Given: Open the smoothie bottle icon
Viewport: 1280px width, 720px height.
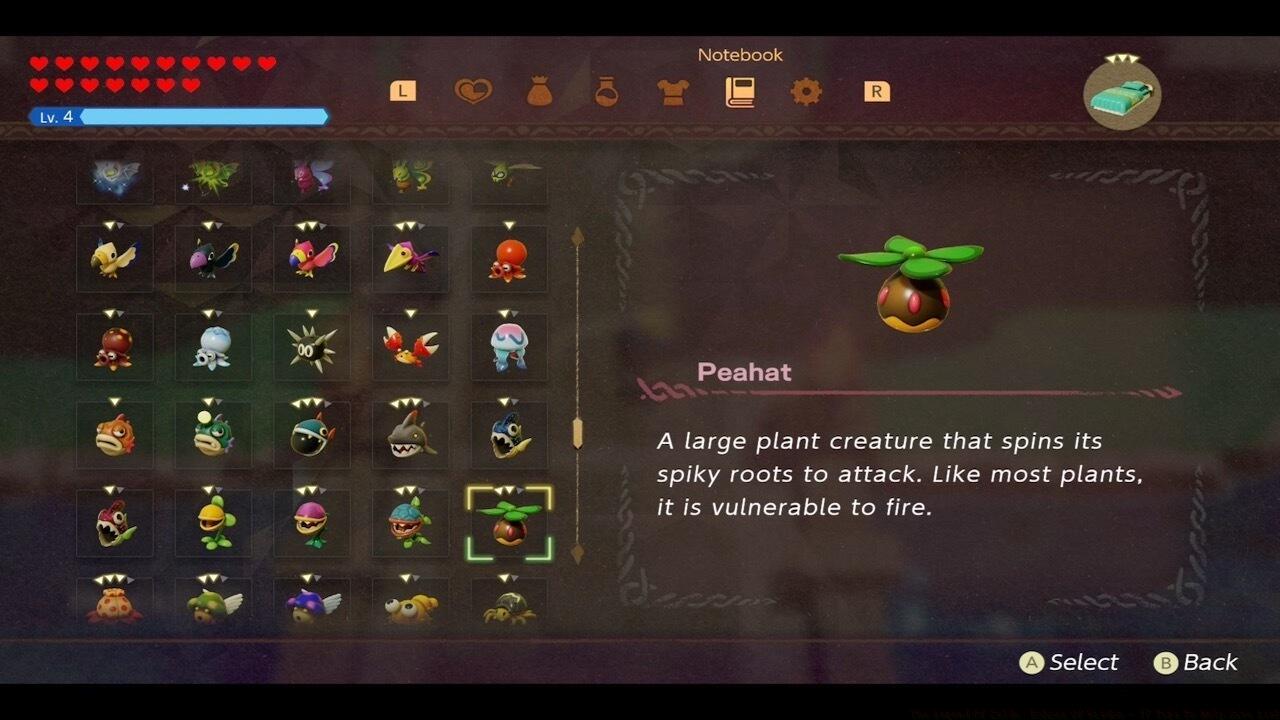Looking at the screenshot, I should pos(606,91).
